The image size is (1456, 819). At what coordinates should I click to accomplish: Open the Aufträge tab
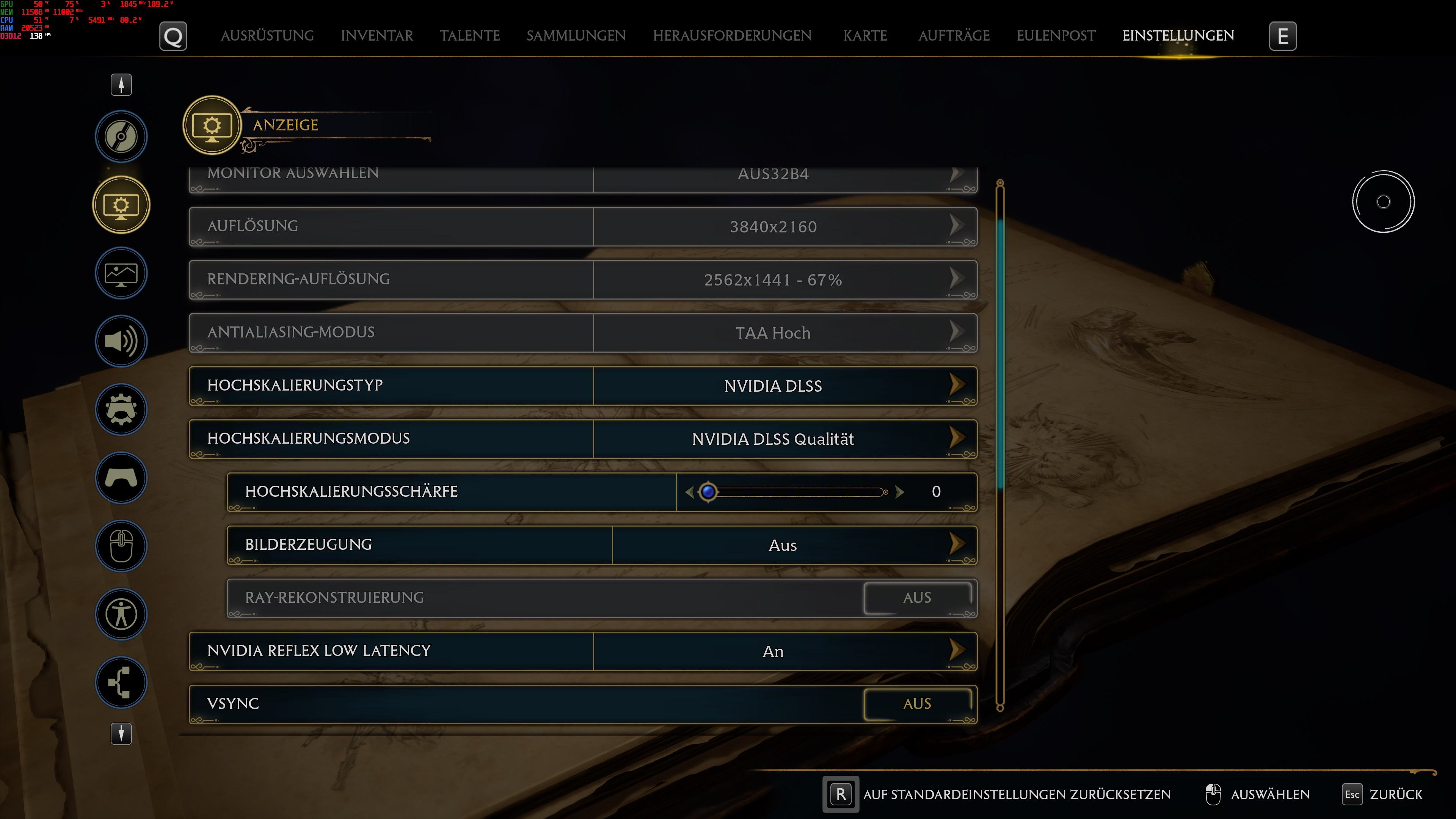pos(954,36)
